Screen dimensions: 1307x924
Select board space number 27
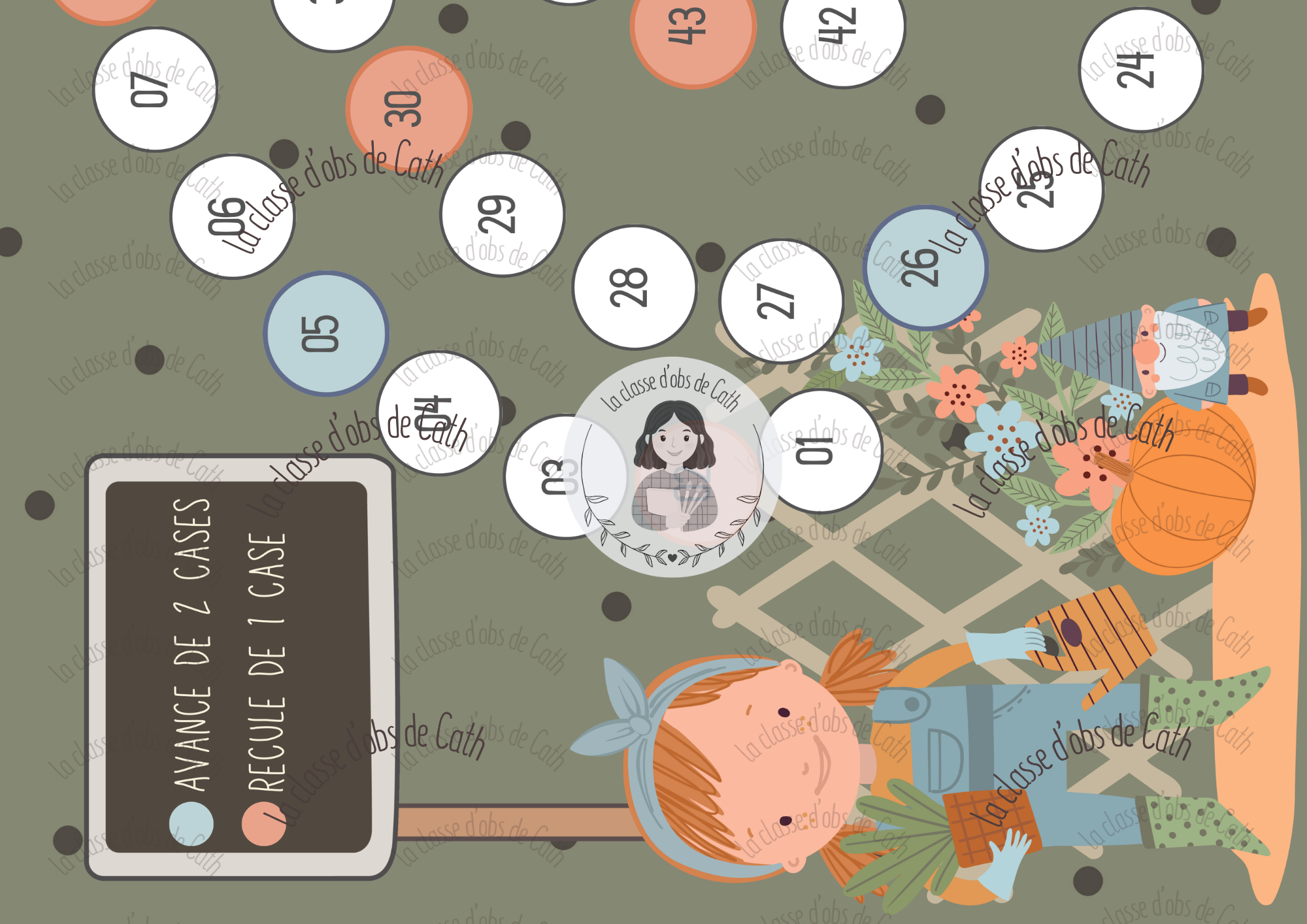(x=781, y=301)
